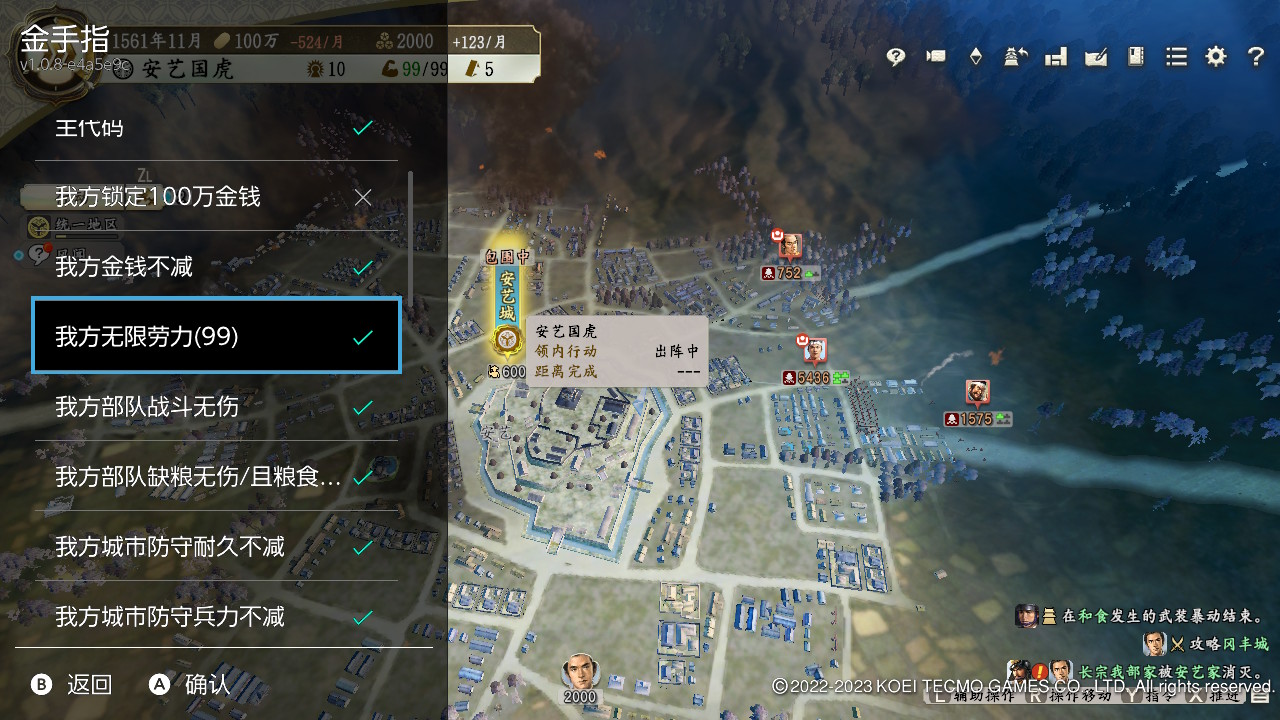
Task: Open the movie playback camera icon
Action: point(935,57)
